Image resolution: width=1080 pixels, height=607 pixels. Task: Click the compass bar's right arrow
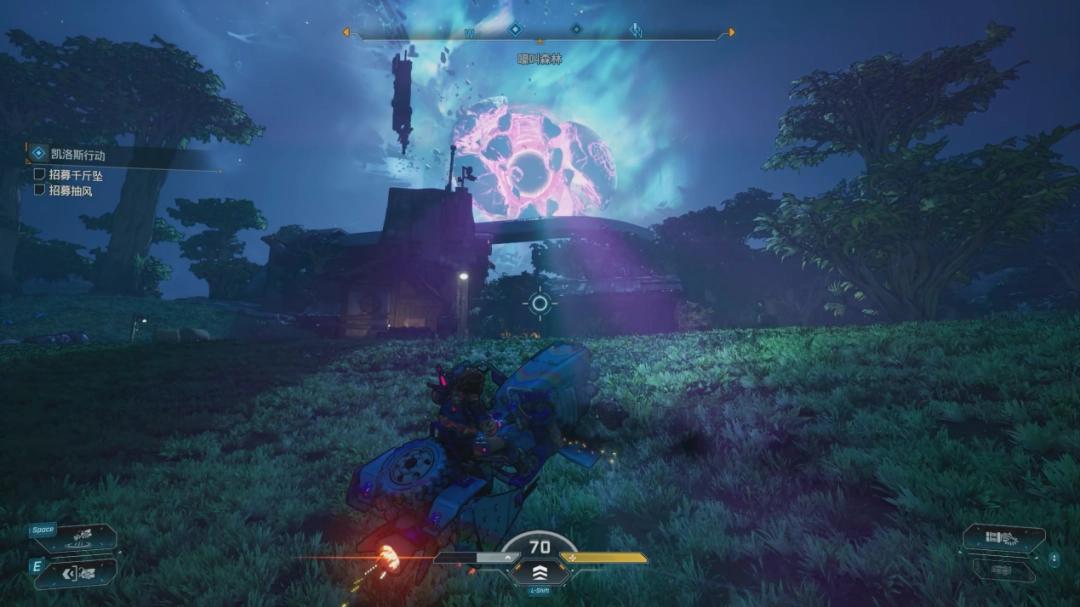pyautogui.click(x=732, y=32)
